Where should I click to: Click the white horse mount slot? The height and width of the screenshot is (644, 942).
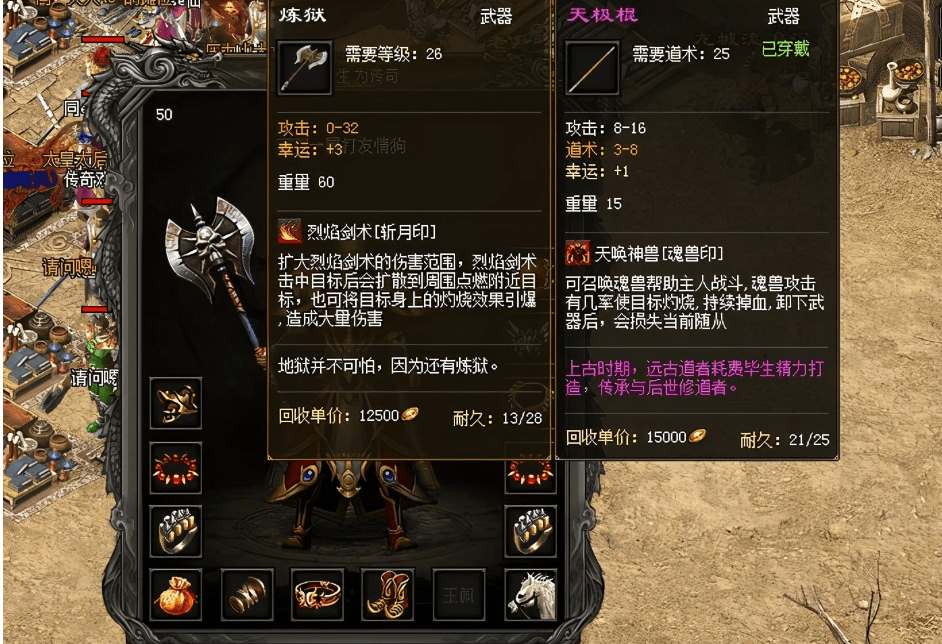coord(530,595)
